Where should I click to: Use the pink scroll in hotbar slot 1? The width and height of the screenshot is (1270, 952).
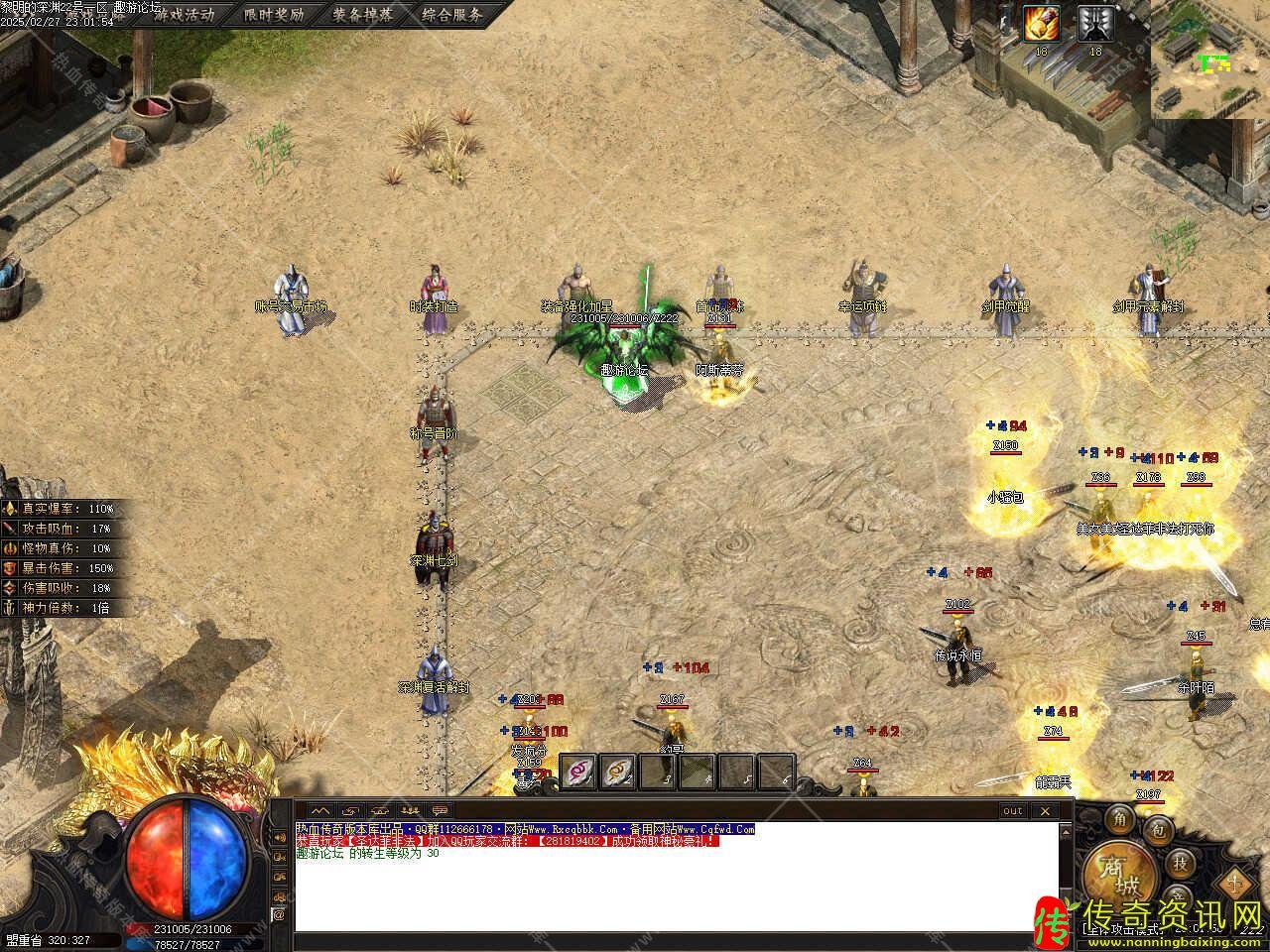pyautogui.click(x=578, y=772)
